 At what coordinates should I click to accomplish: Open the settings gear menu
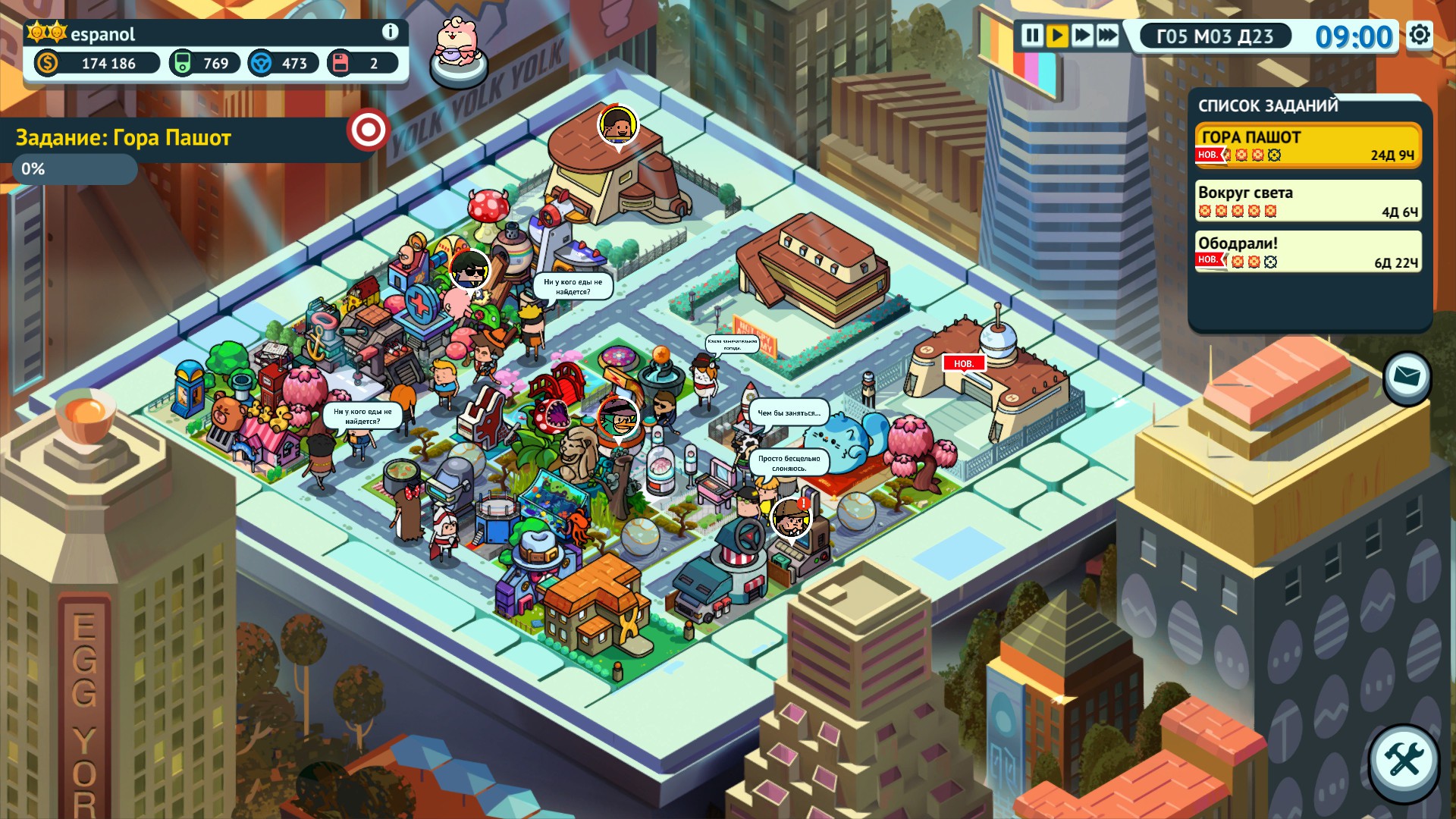(x=1420, y=35)
